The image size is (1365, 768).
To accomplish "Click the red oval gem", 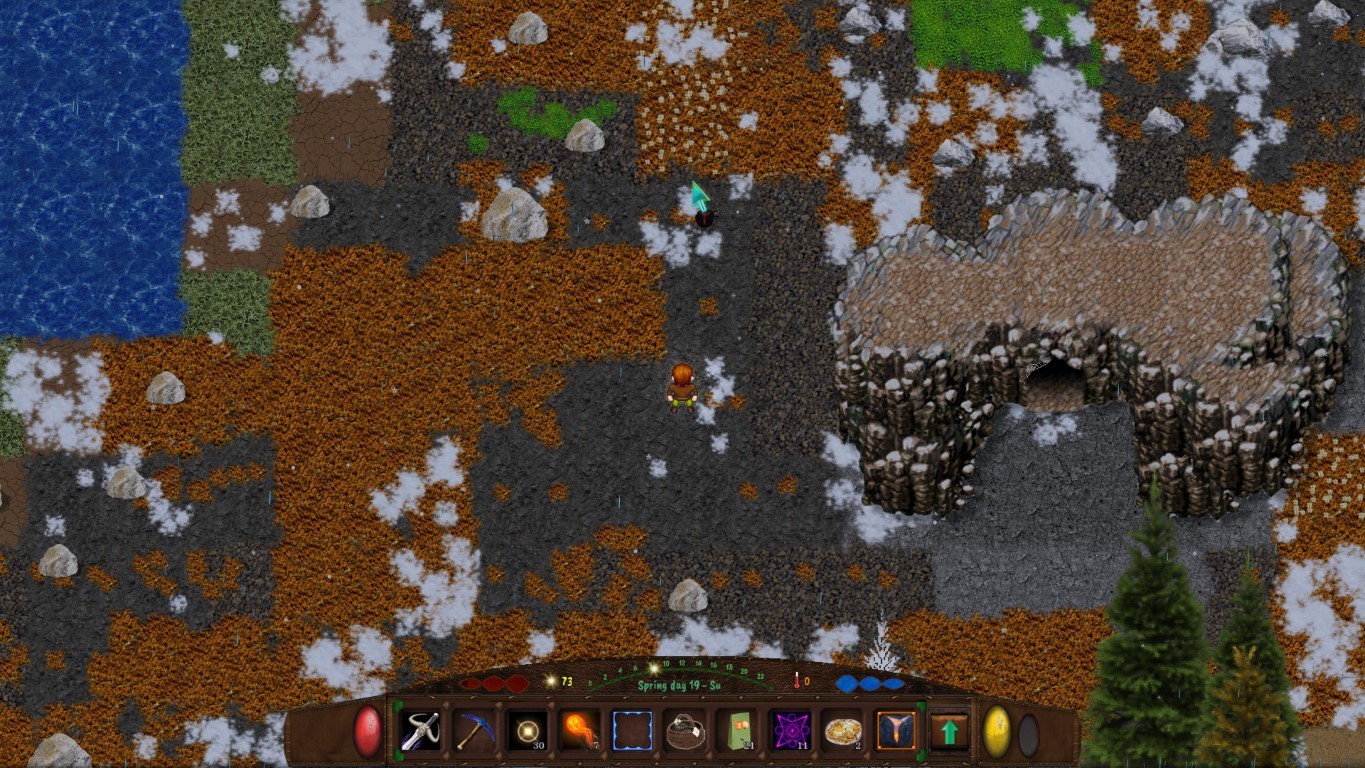I will [x=368, y=731].
